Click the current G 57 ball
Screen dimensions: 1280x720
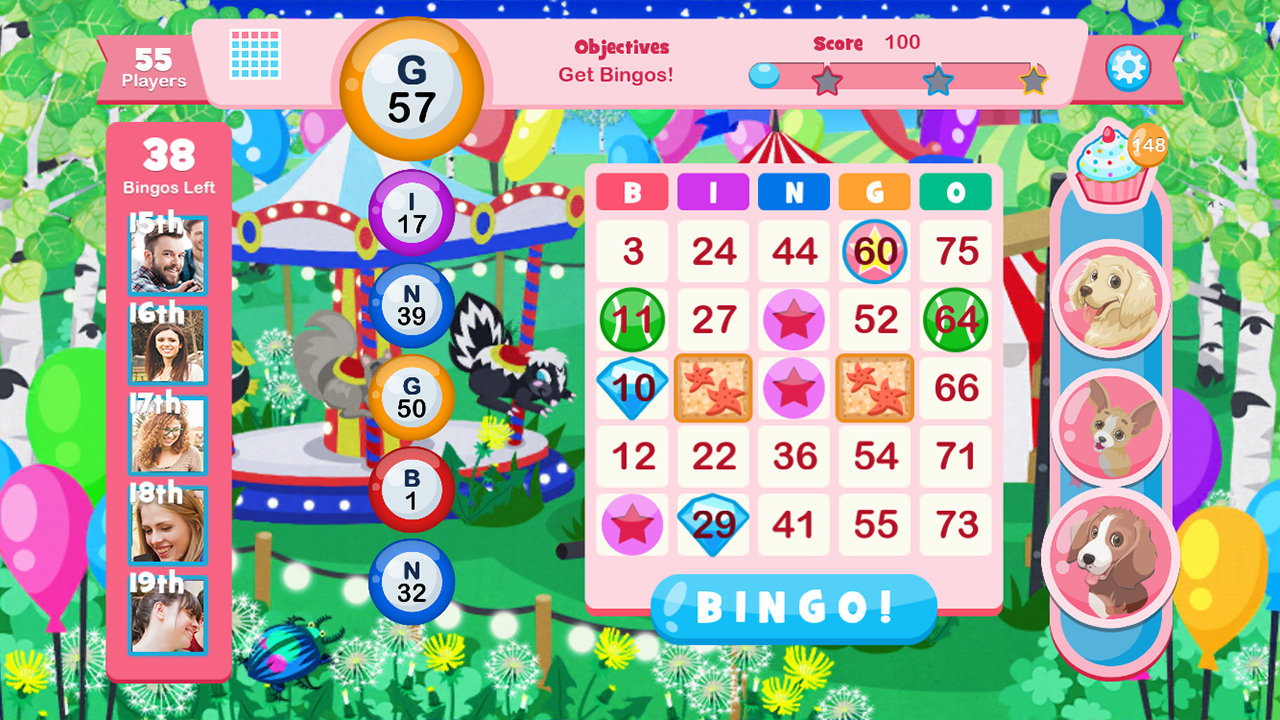point(413,90)
